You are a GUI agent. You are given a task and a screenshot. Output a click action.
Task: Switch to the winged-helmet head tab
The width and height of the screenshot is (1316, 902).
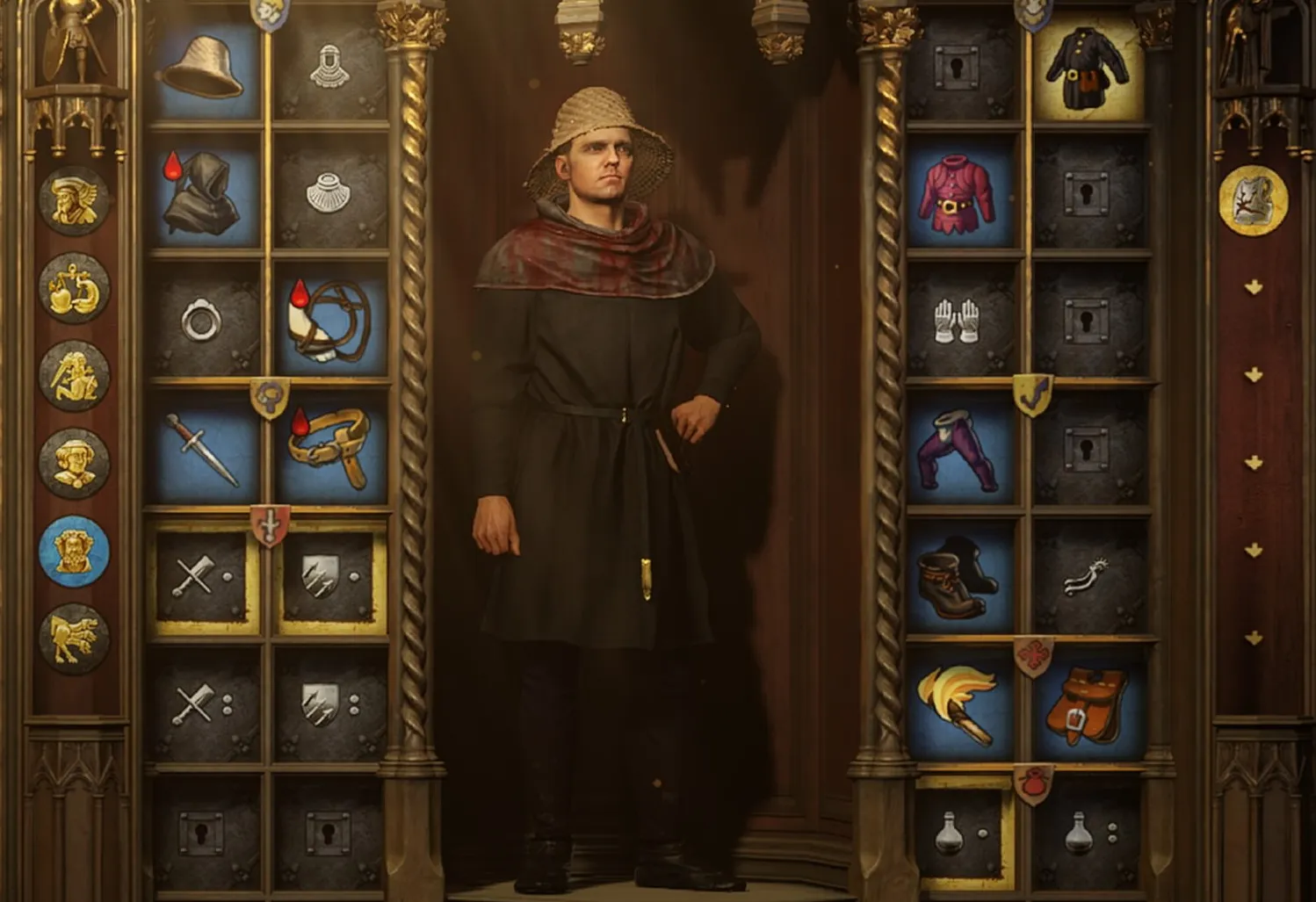point(74,200)
